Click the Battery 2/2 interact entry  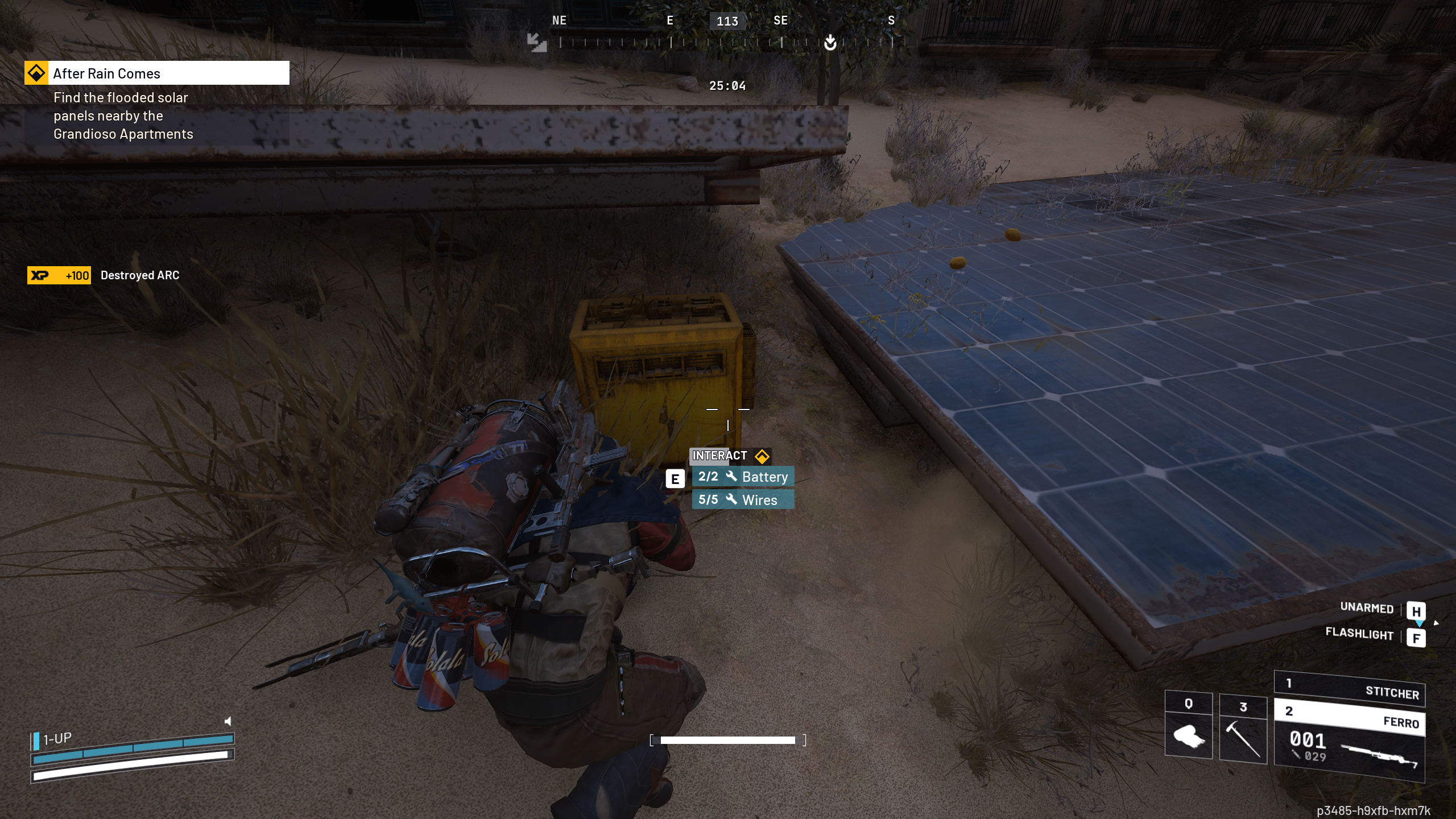742,477
